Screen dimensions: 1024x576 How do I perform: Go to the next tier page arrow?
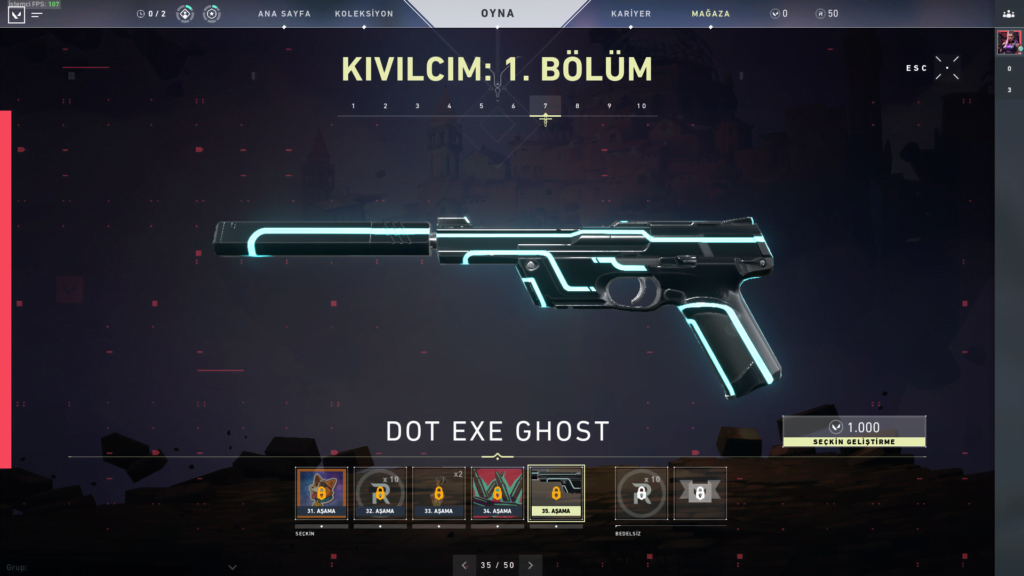point(530,565)
